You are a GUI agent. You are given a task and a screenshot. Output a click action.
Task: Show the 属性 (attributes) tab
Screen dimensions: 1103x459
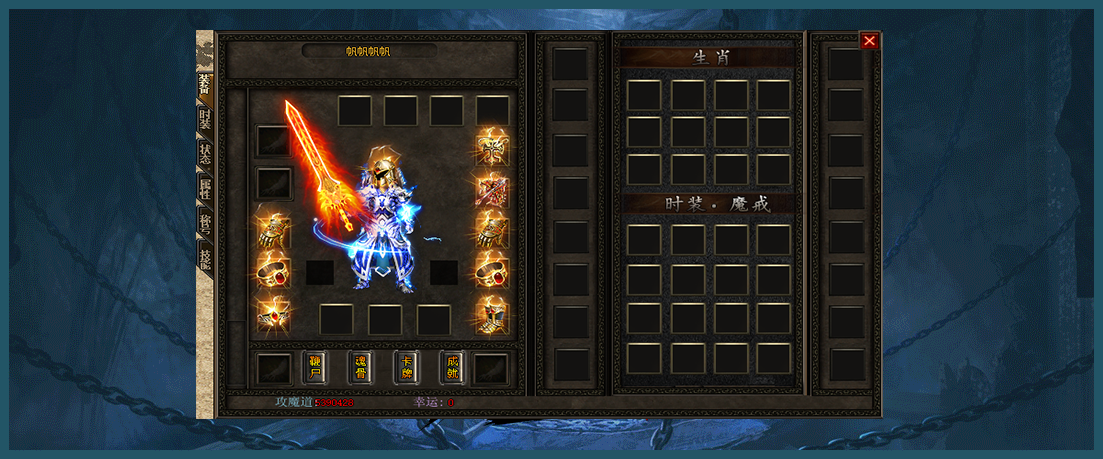205,189
